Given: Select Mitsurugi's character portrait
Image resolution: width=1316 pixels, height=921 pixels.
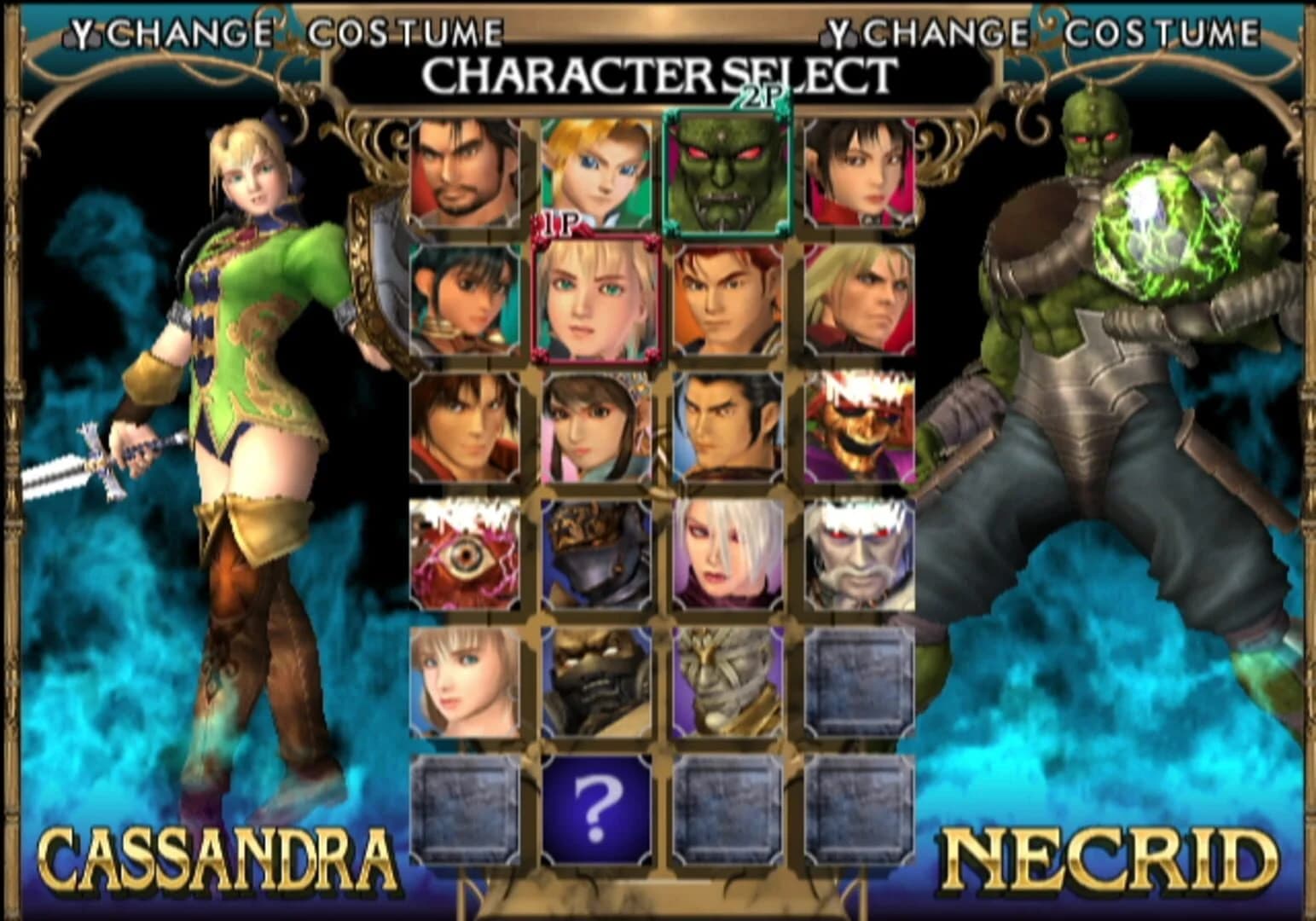Looking at the screenshot, I should [x=465, y=171].
